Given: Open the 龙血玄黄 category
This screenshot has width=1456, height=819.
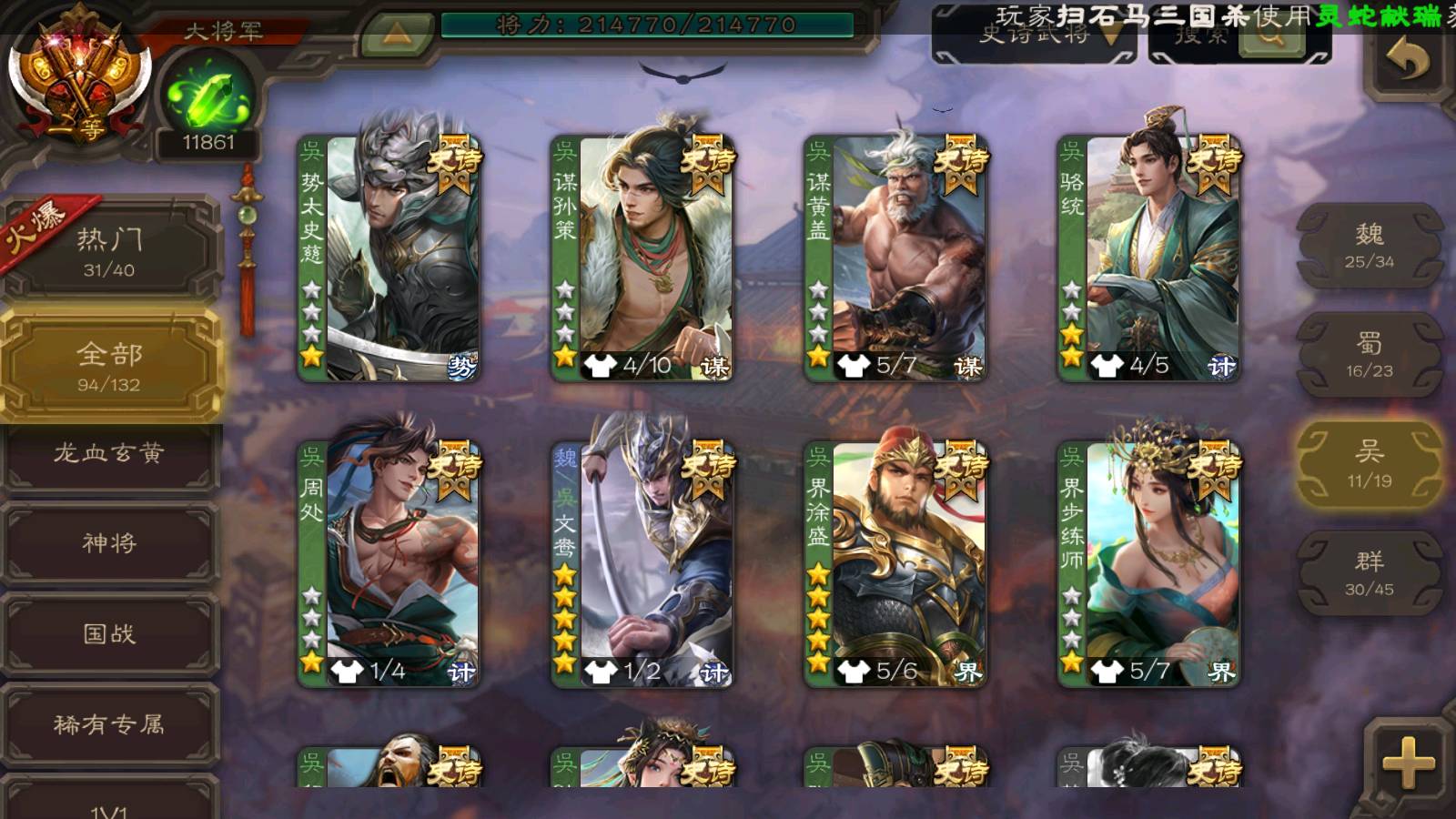Looking at the screenshot, I should 109,453.
